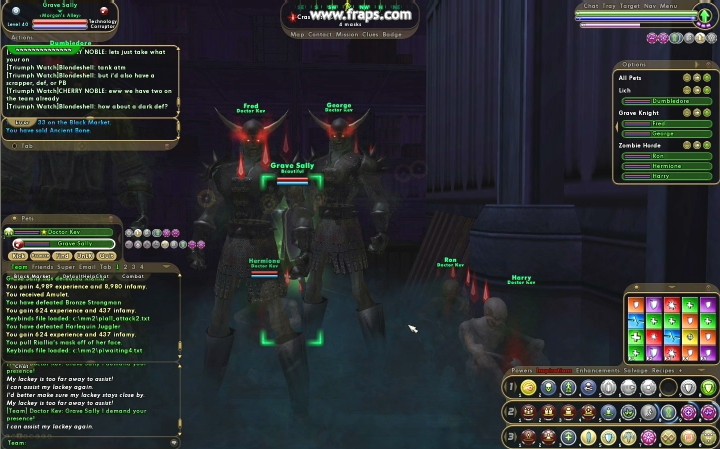Open the Map from the nav bar
Viewport: 720px width, 449px height.
pyautogui.click(x=297, y=34)
